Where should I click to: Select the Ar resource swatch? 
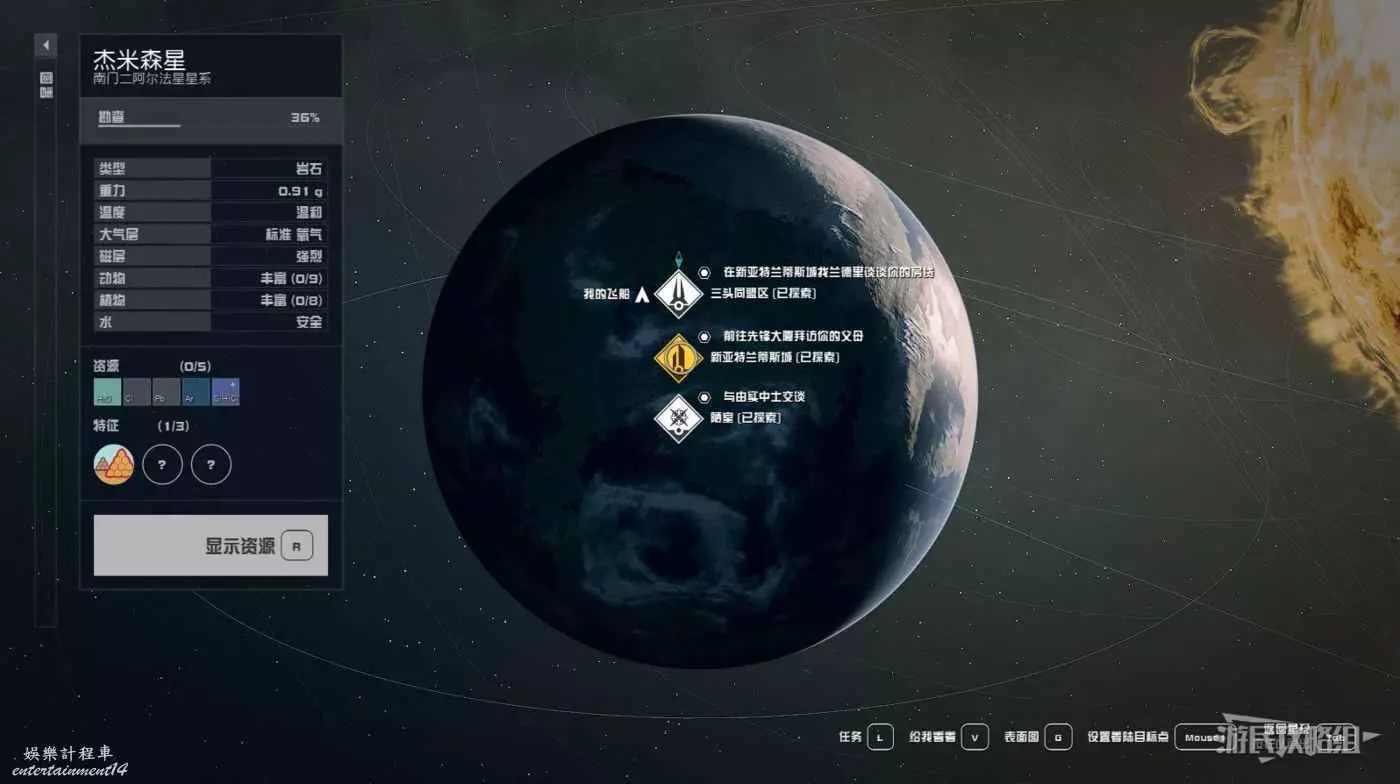[196, 392]
